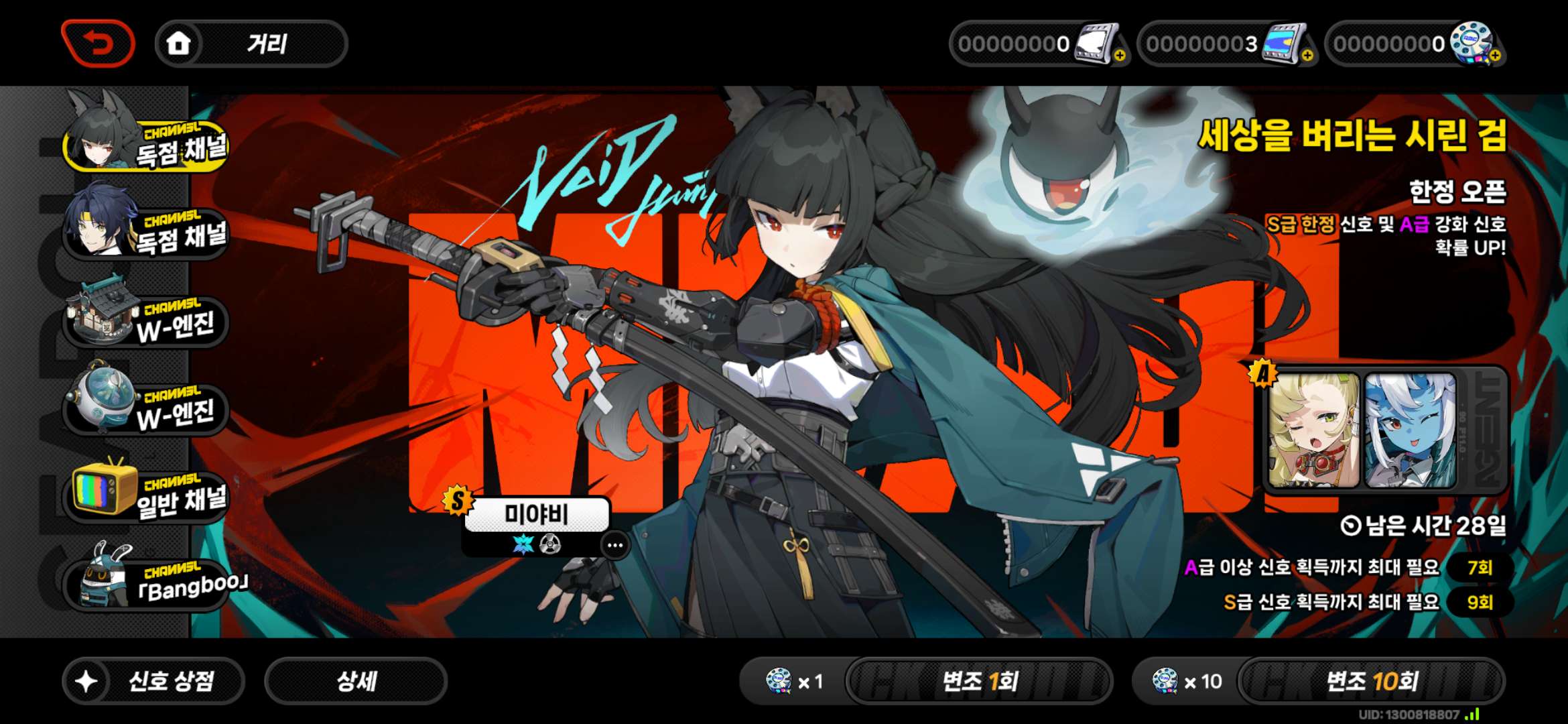Add more encrypted master tapes

click(x=1307, y=56)
